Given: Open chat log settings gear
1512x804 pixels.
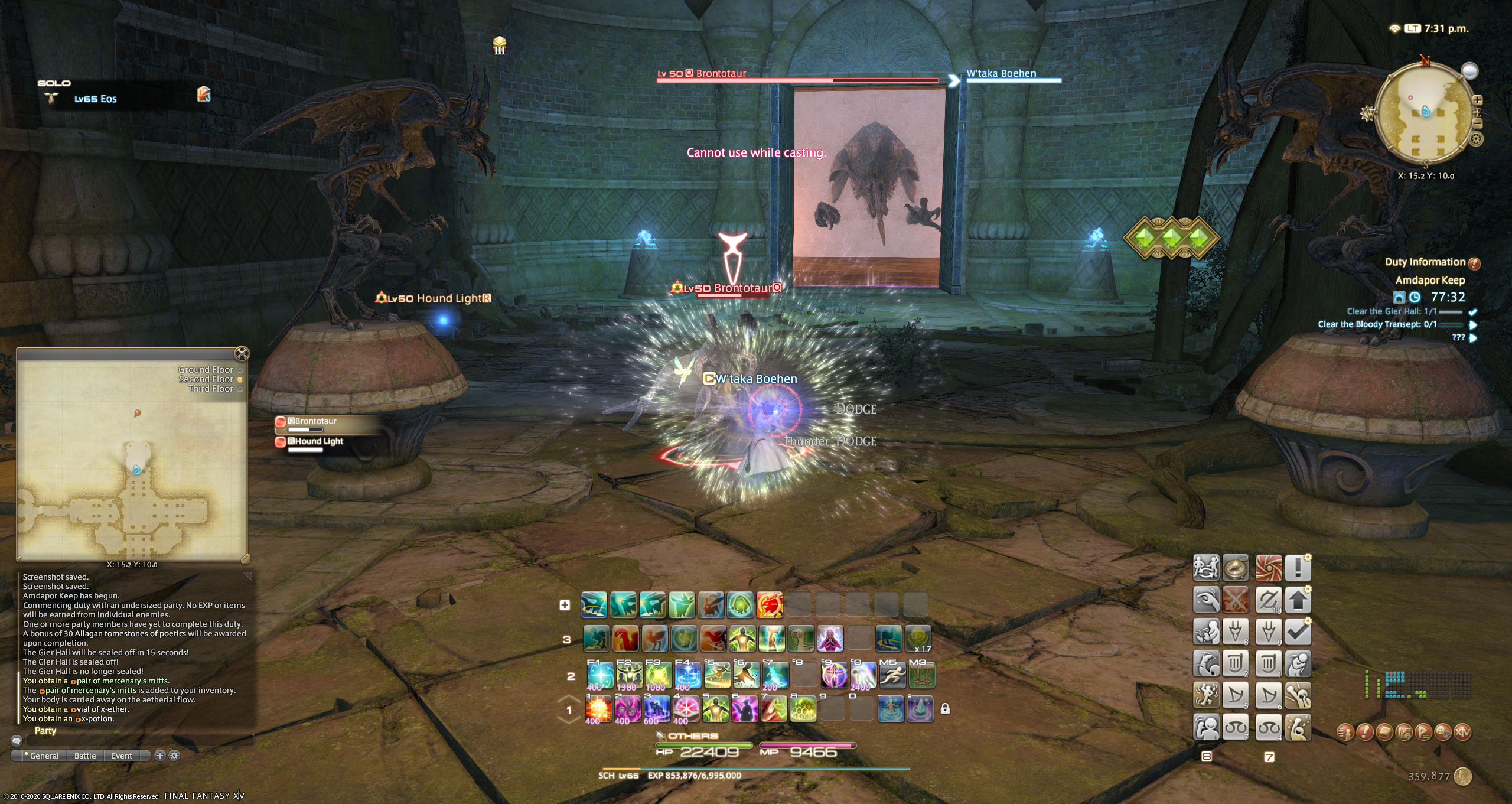Looking at the screenshot, I should (x=174, y=756).
